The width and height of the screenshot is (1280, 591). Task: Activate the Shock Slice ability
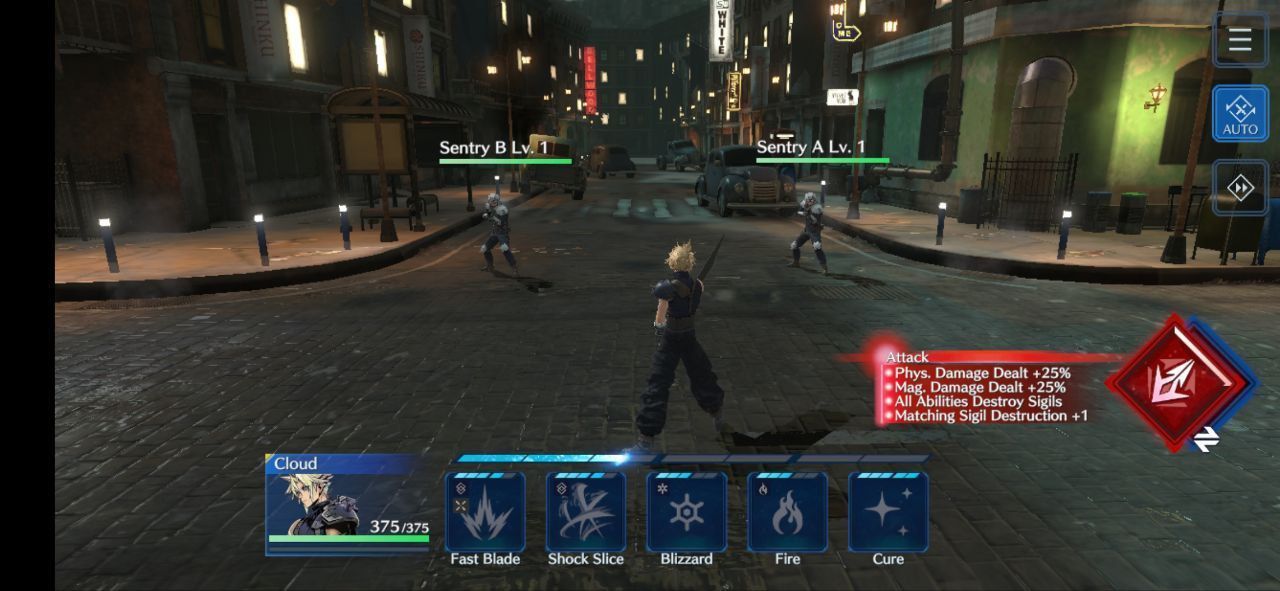tap(586, 512)
